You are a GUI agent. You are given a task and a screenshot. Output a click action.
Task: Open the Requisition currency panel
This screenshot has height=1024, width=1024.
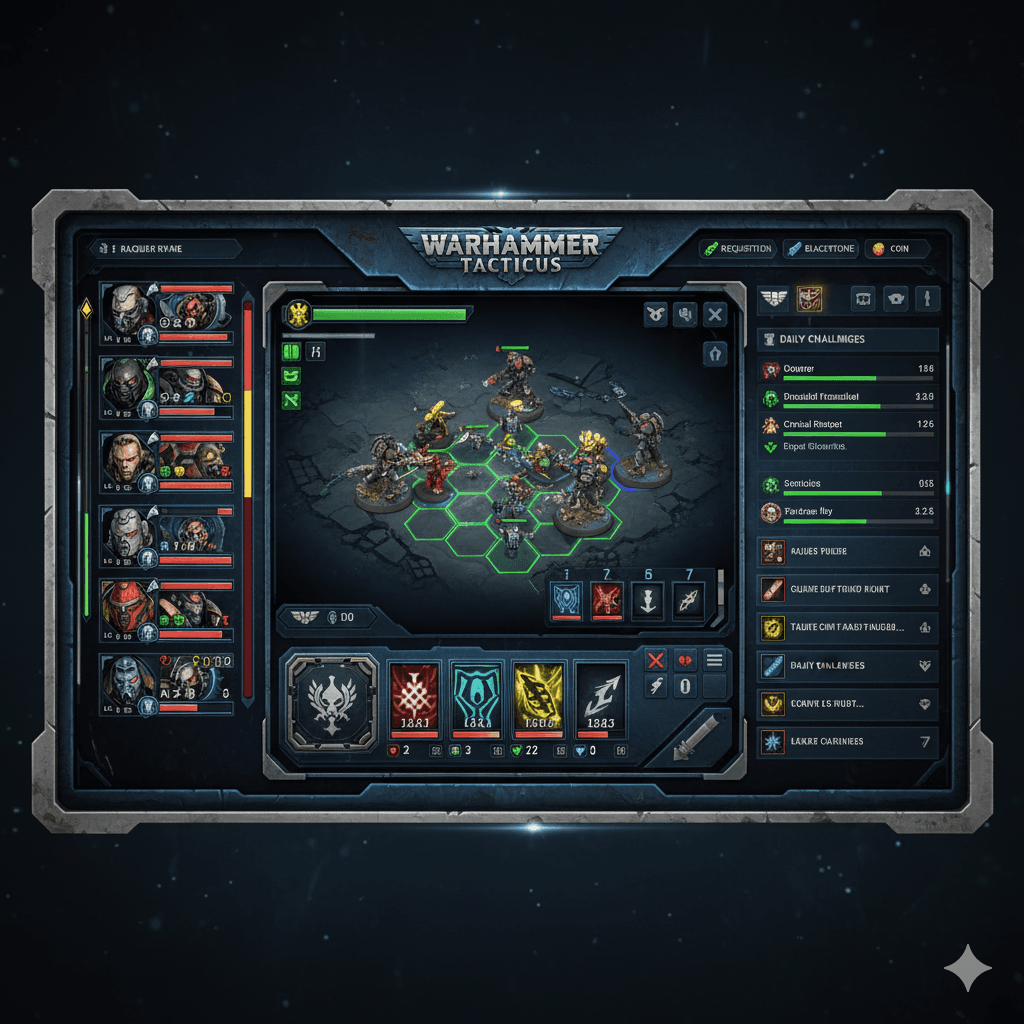click(737, 248)
